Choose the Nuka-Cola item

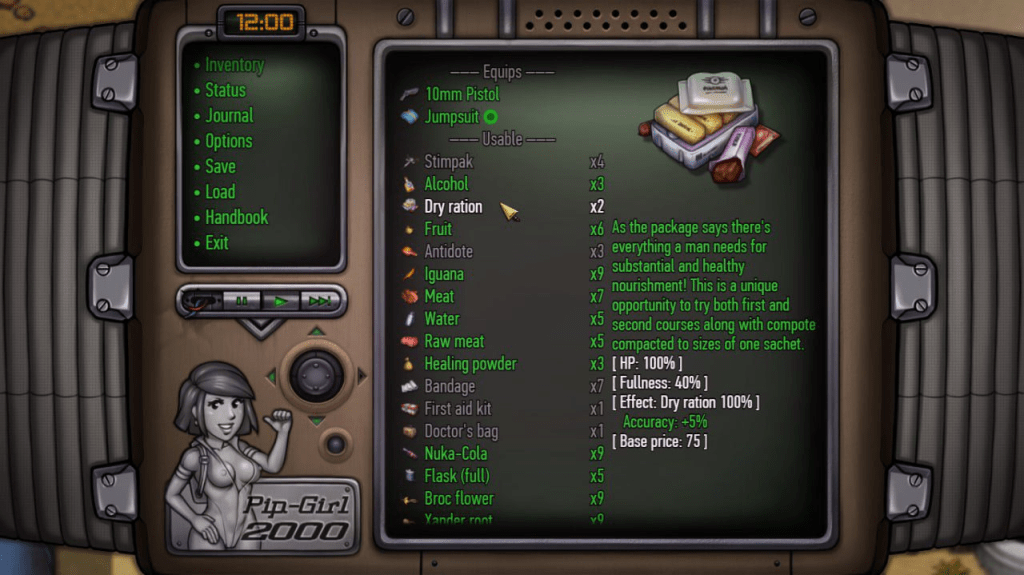[455, 454]
